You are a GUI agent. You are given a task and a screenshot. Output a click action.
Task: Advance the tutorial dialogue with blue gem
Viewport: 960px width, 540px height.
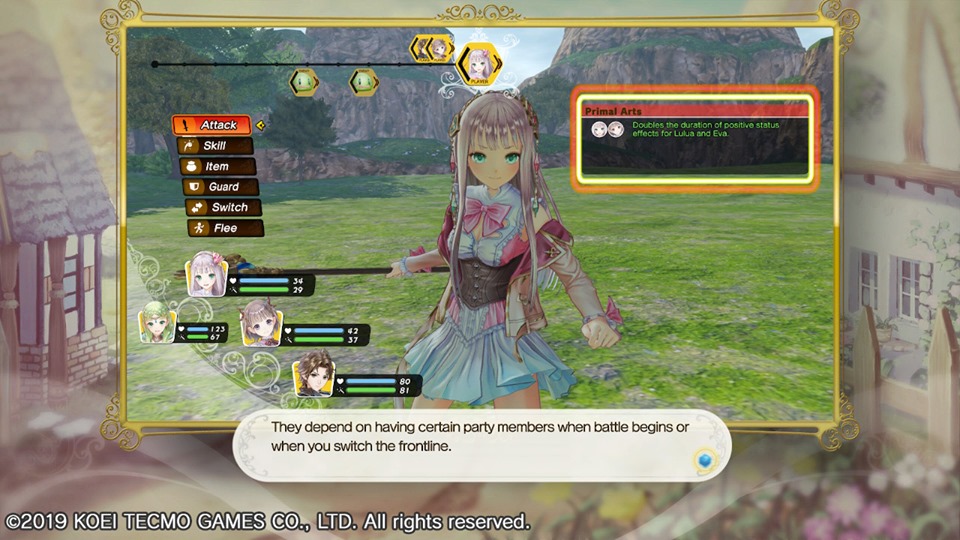click(704, 461)
